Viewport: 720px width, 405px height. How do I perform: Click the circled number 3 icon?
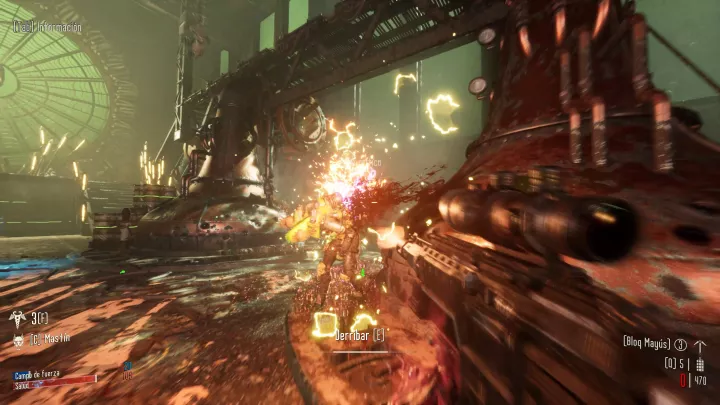(x=680, y=342)
